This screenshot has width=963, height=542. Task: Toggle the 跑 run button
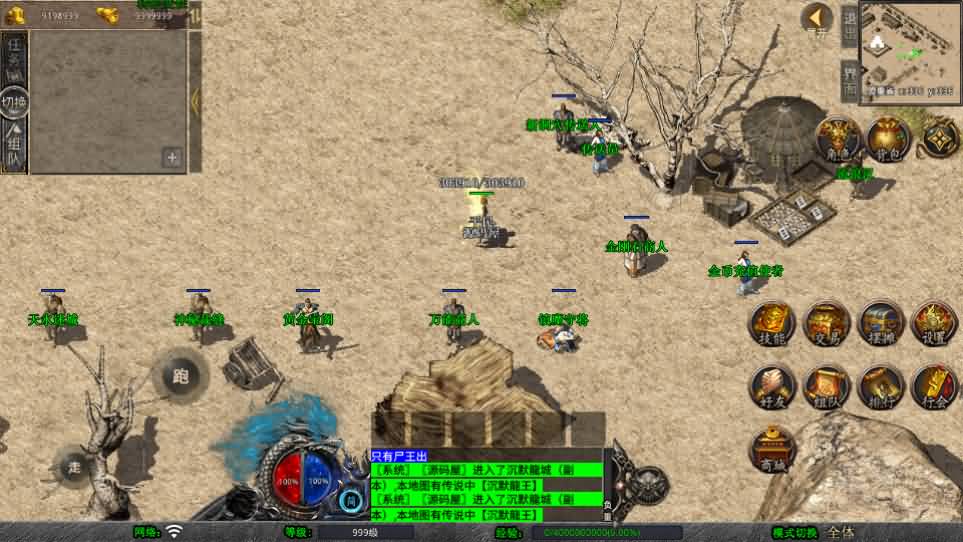[181, 376]
